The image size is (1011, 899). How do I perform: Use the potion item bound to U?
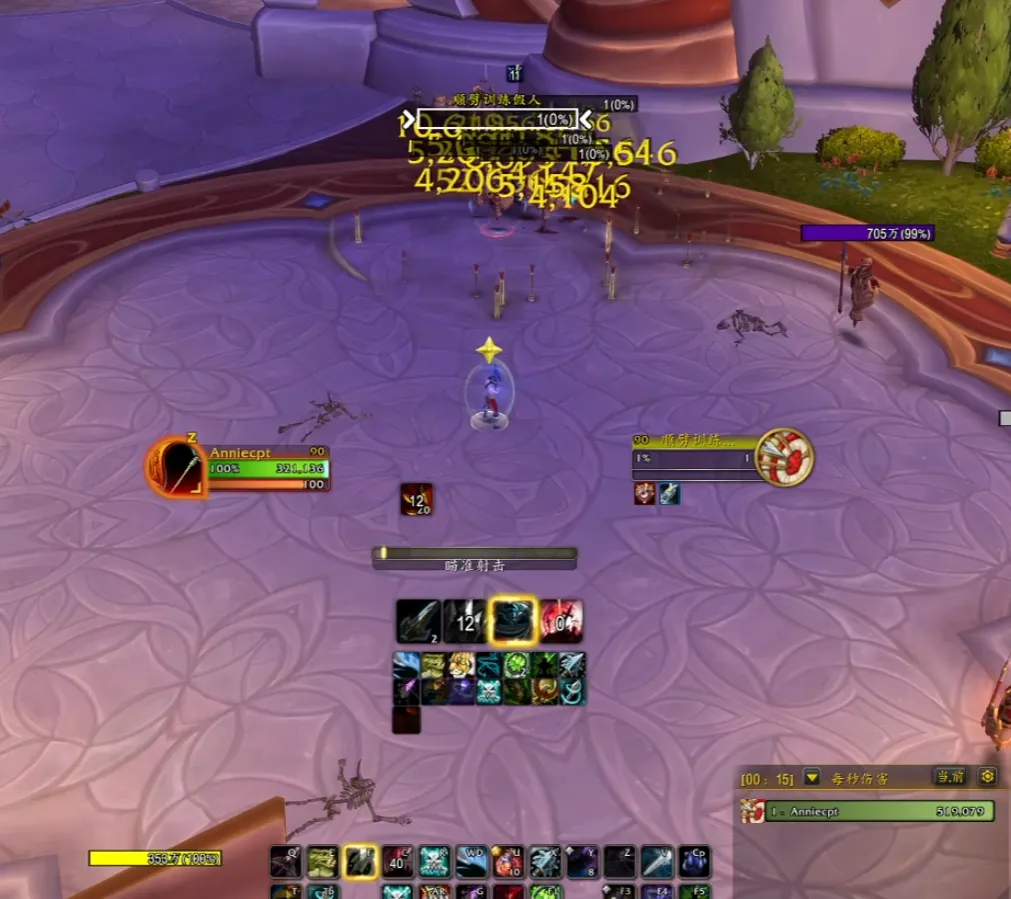pos(508,861)
